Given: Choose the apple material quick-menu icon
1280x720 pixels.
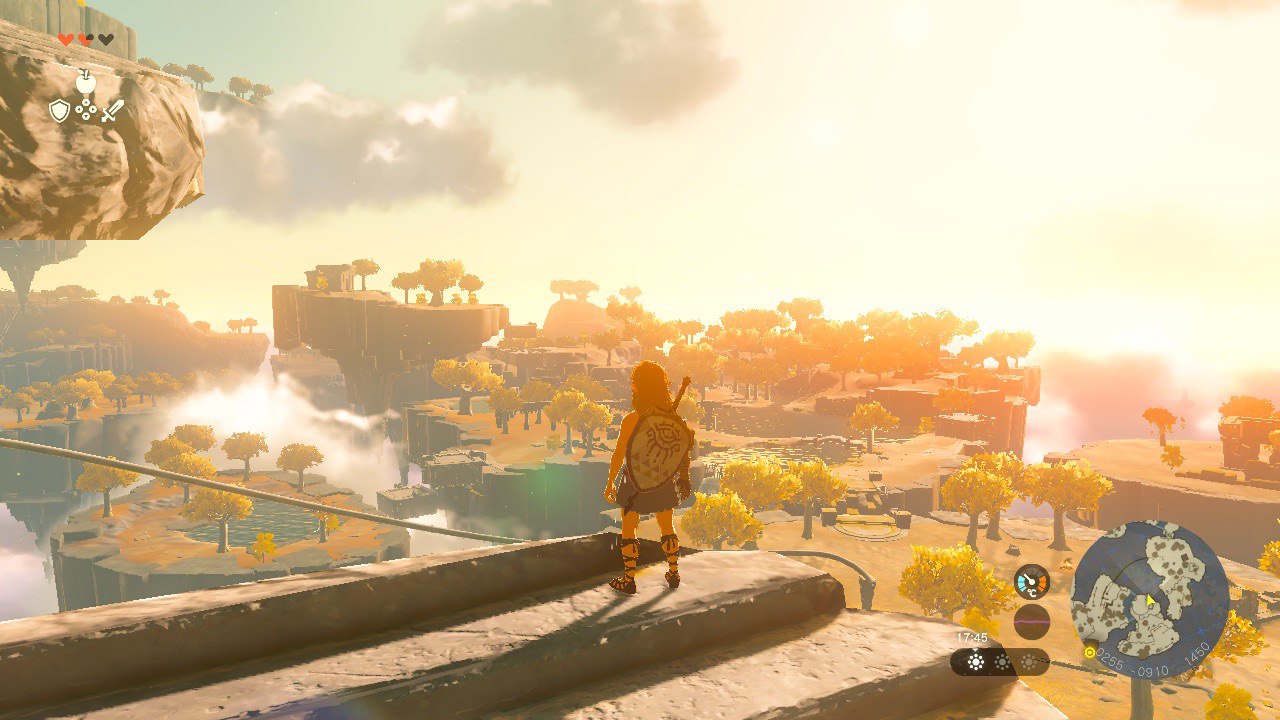Looking at the screenshot, I should [86, 82].
